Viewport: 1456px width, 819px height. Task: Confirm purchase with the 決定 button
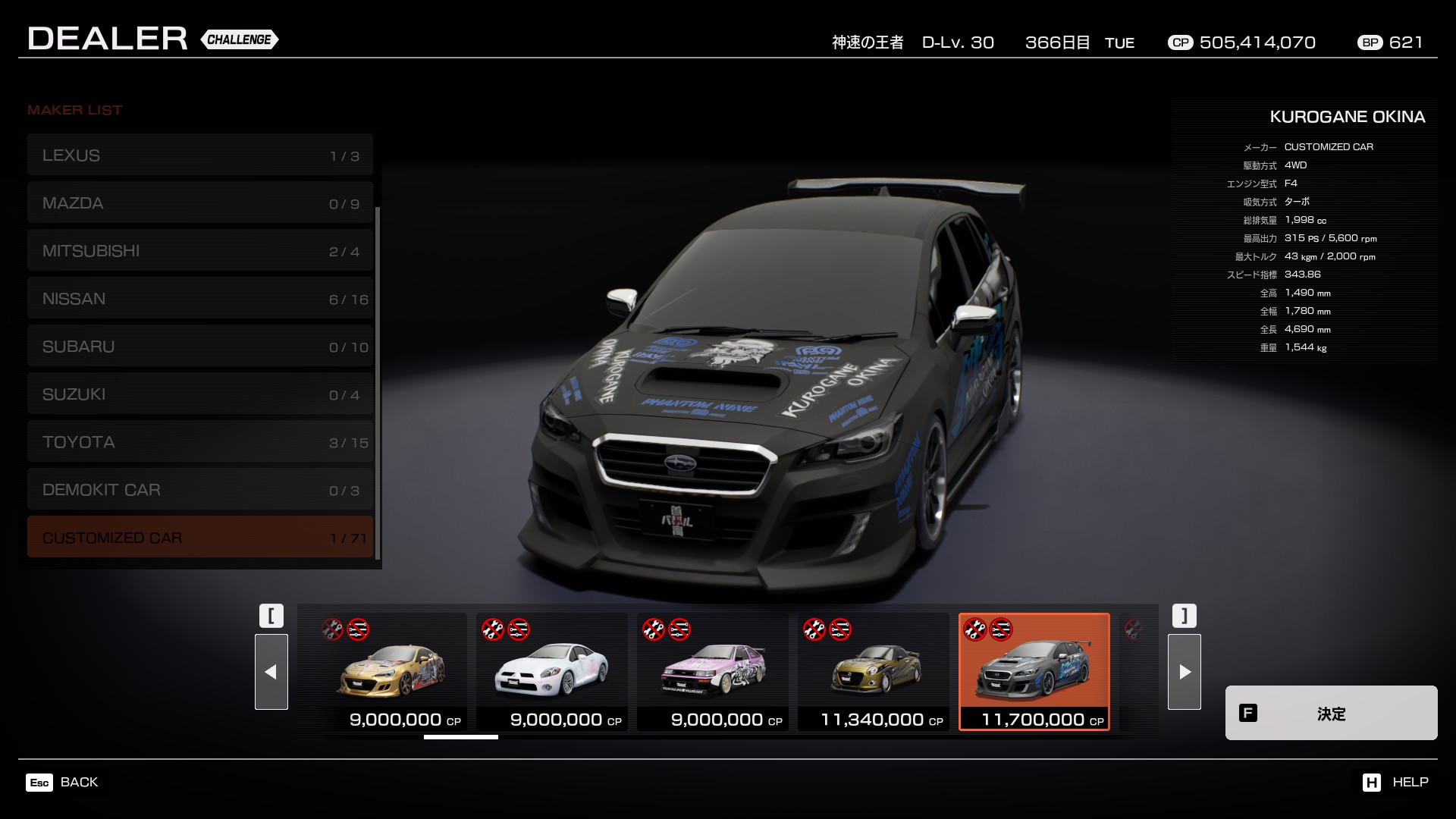[x=1331, y=713]
